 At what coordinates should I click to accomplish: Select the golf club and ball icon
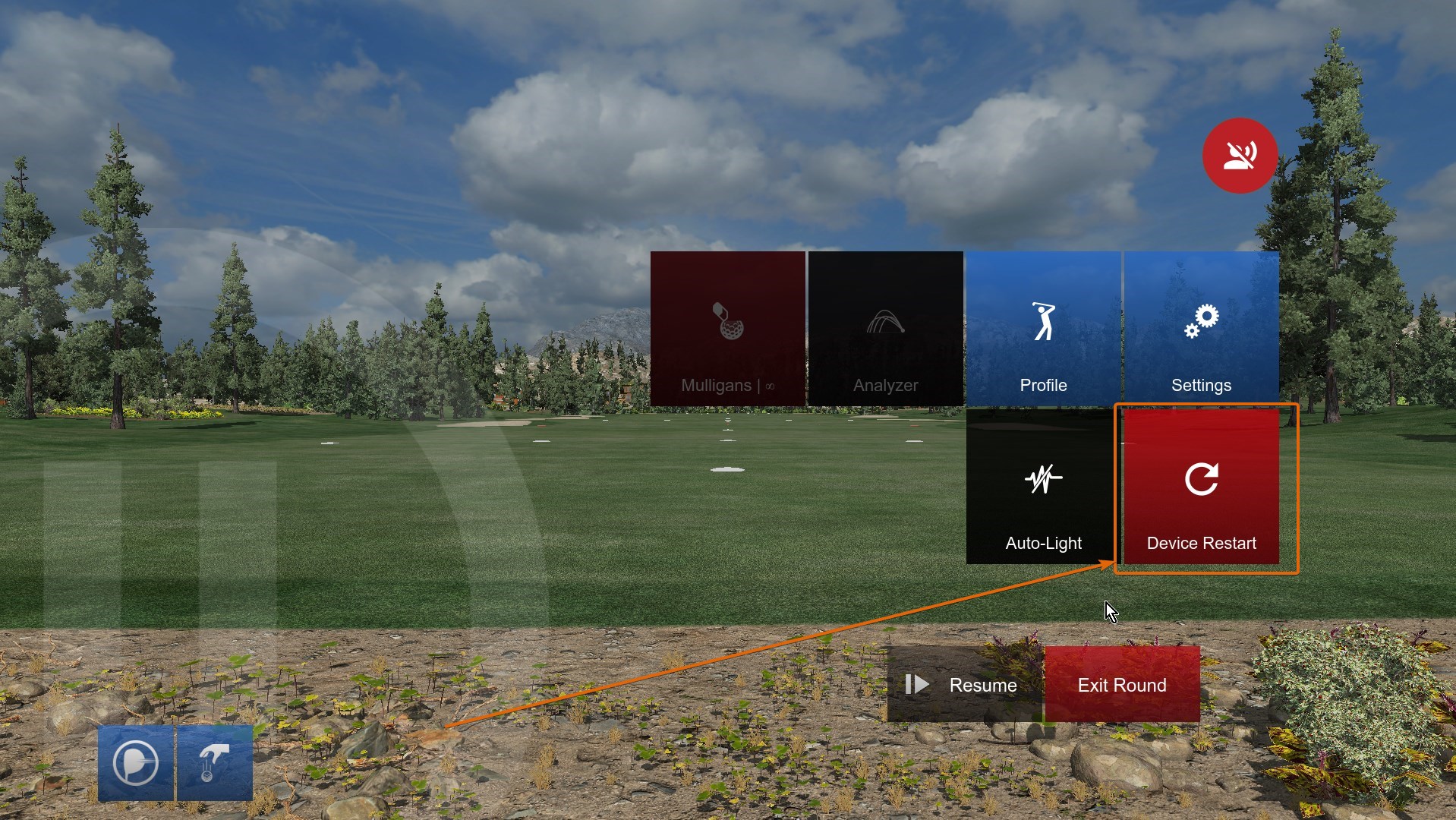(x=215, y=763)
